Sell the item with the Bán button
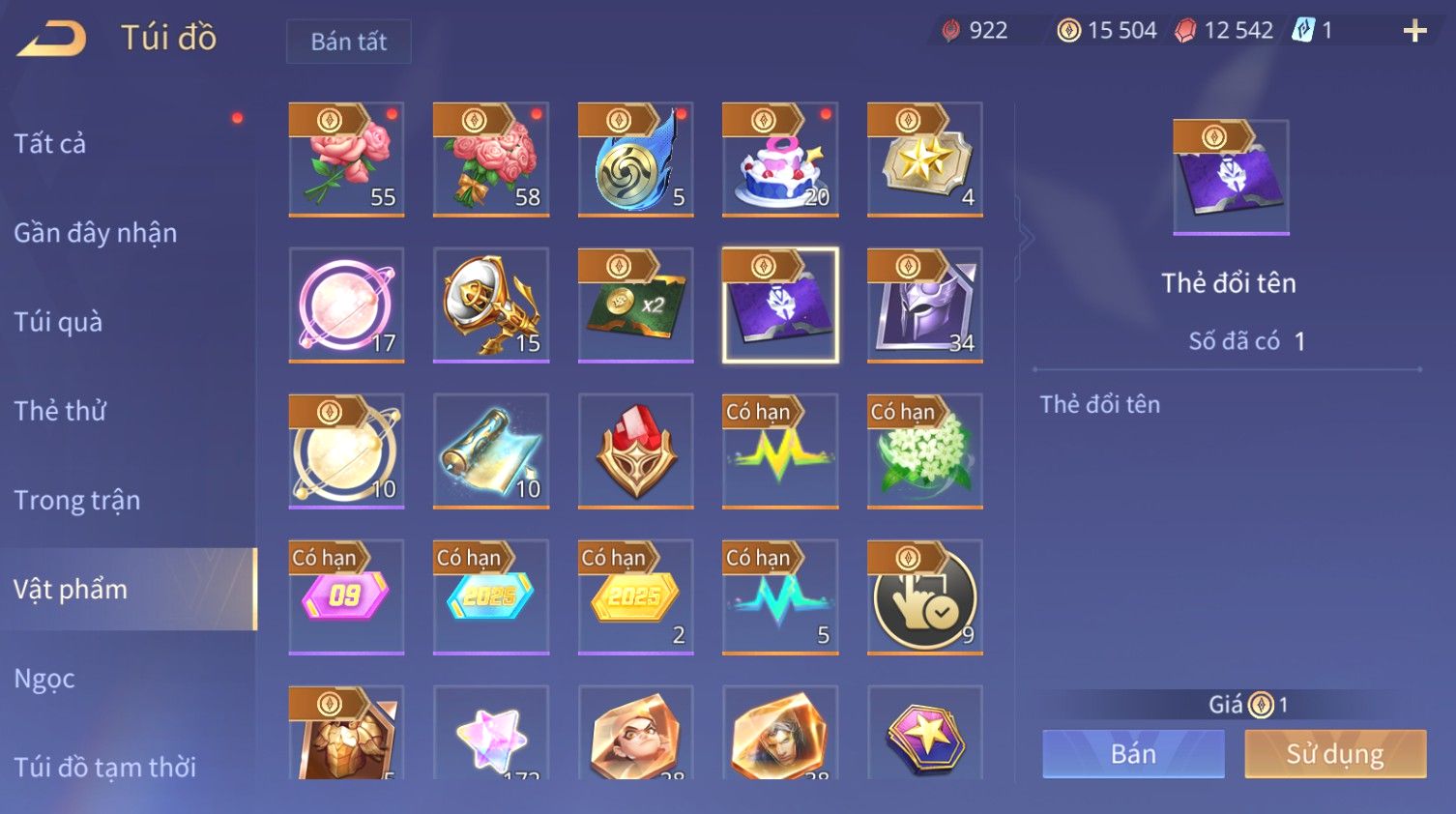The image size is (1456, 814). 1133,754
